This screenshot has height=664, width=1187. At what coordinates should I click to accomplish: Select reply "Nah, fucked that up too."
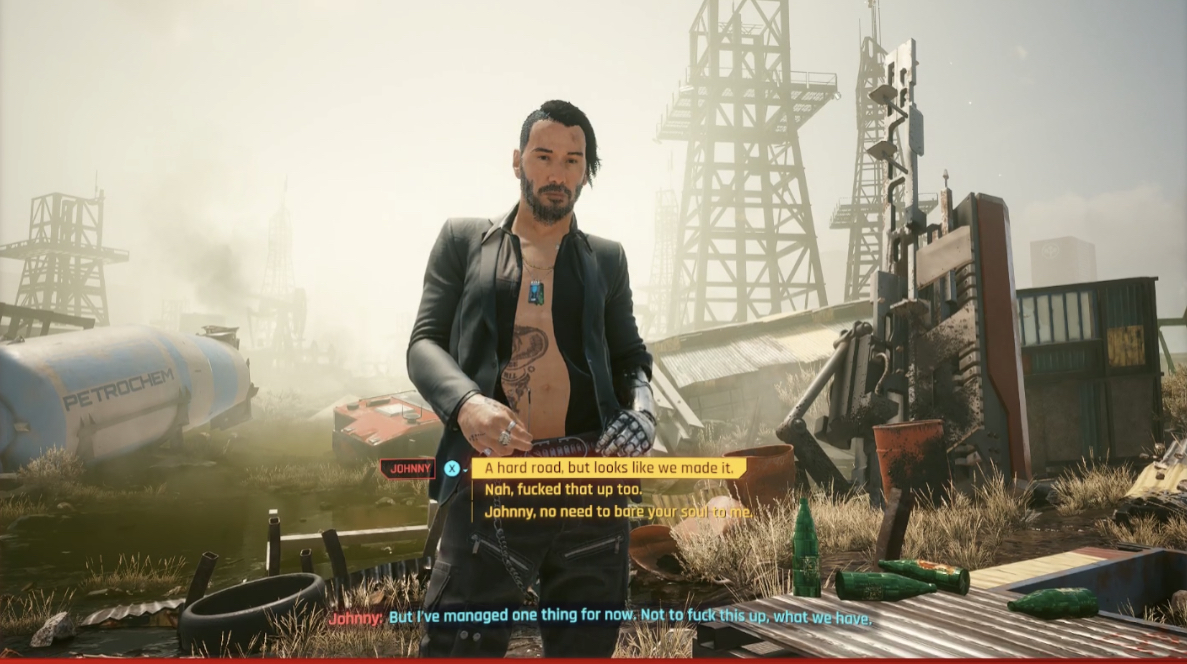point(563,490)
